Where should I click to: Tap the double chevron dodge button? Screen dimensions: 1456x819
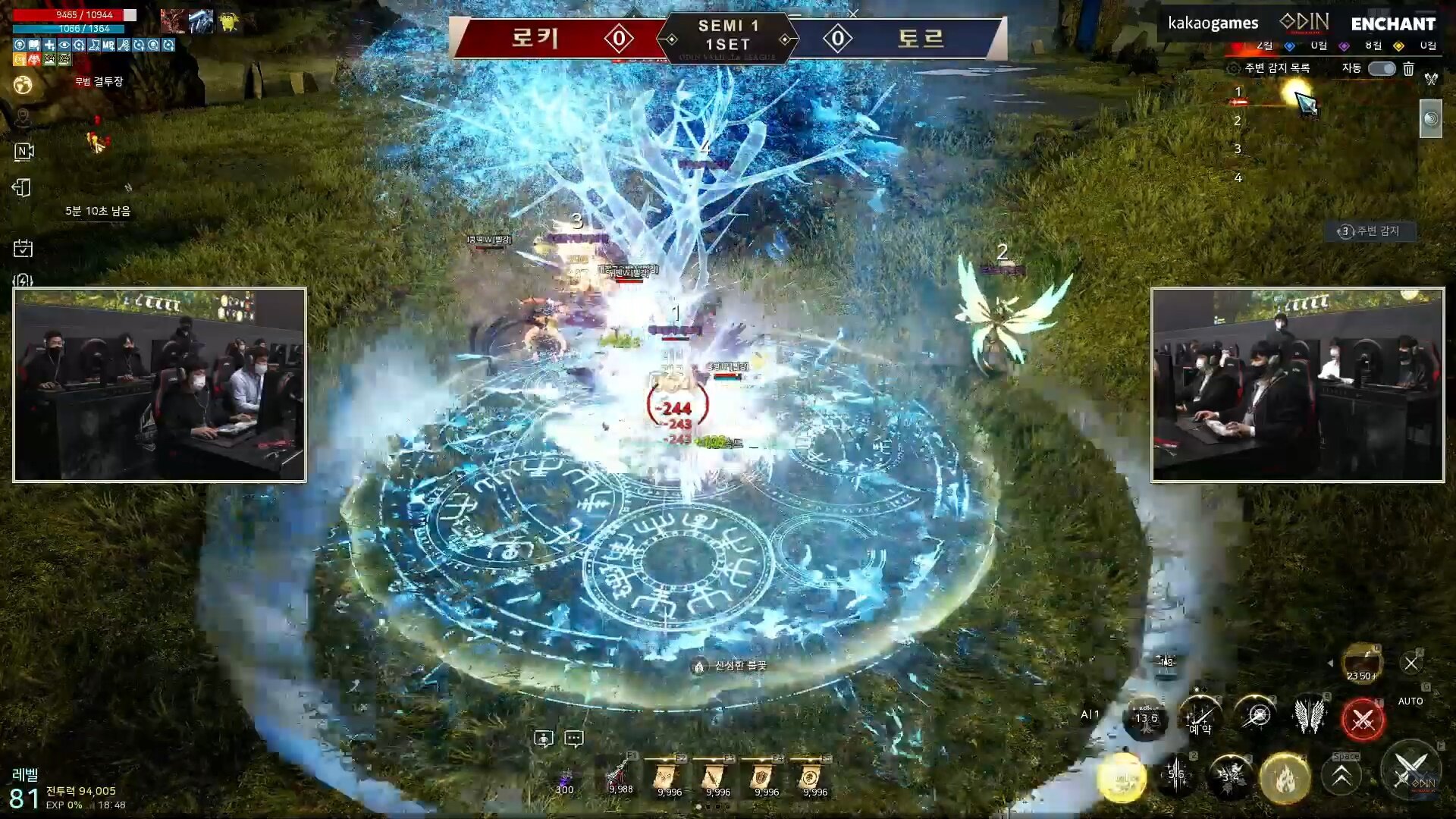point(1341,777)
